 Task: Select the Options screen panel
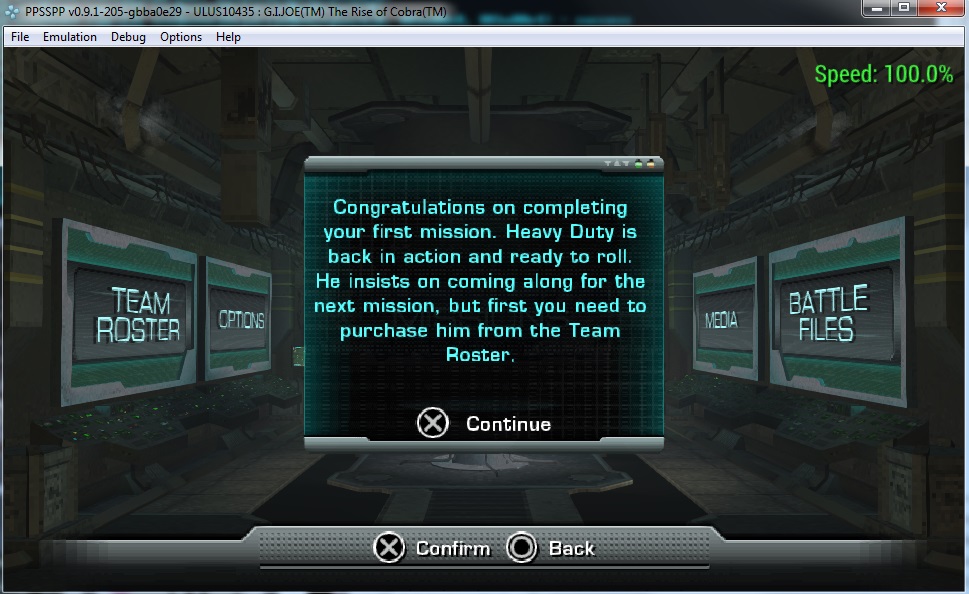pyautogui.click(x=240, y=320)
